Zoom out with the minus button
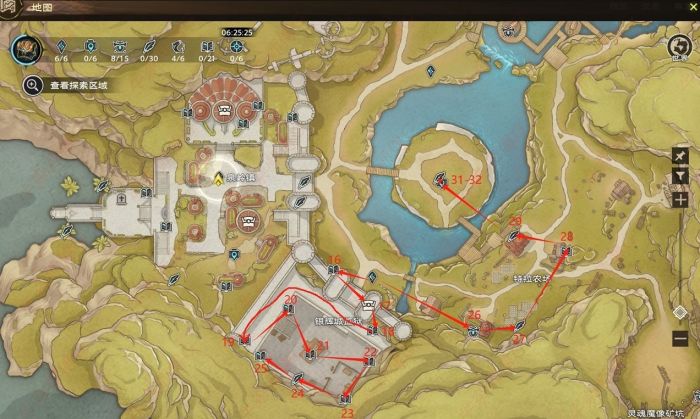This screenshot has width=700, height=419. tap(680, 338)
